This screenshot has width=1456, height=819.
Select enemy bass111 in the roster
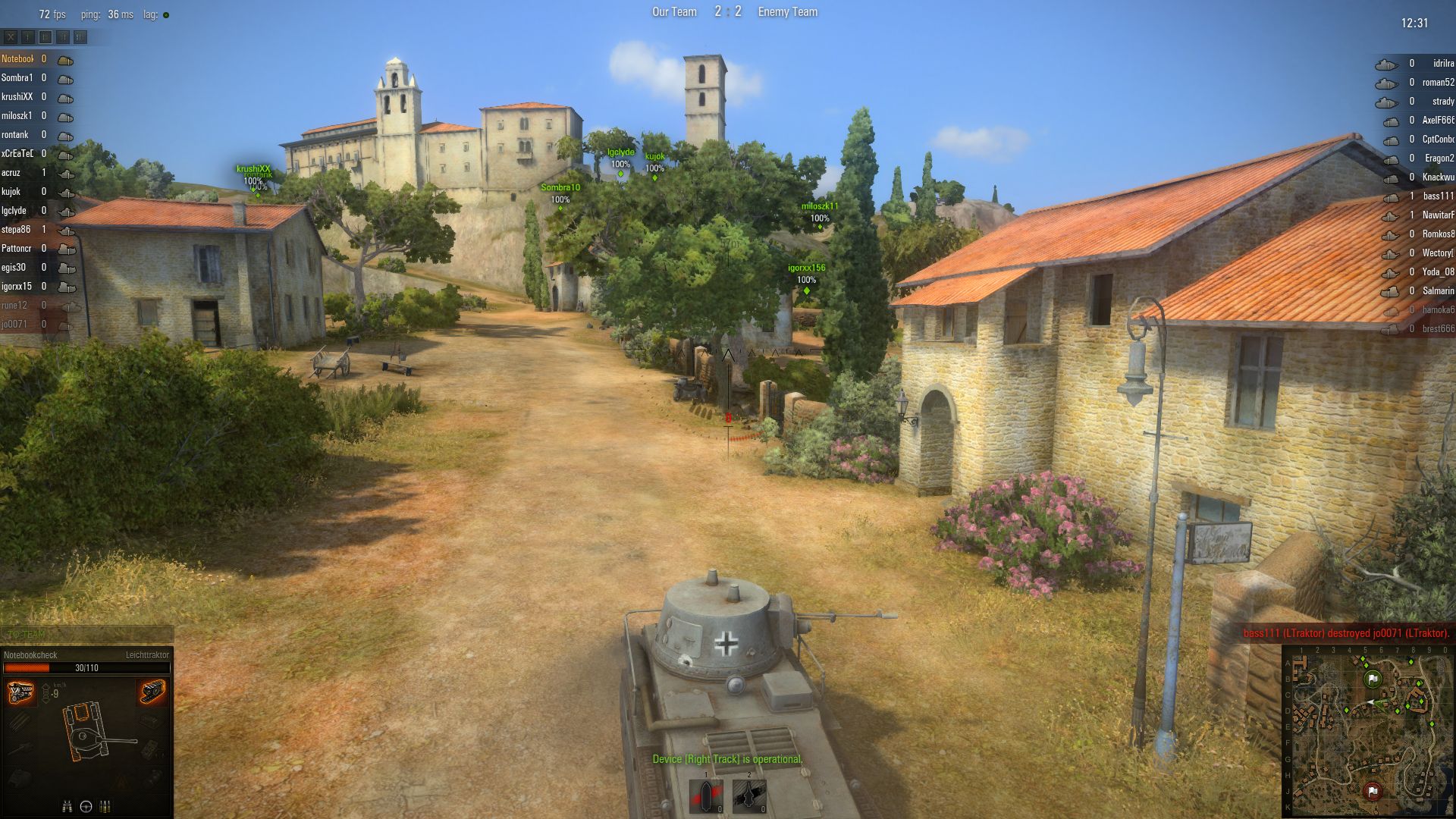coord(1437,196)
